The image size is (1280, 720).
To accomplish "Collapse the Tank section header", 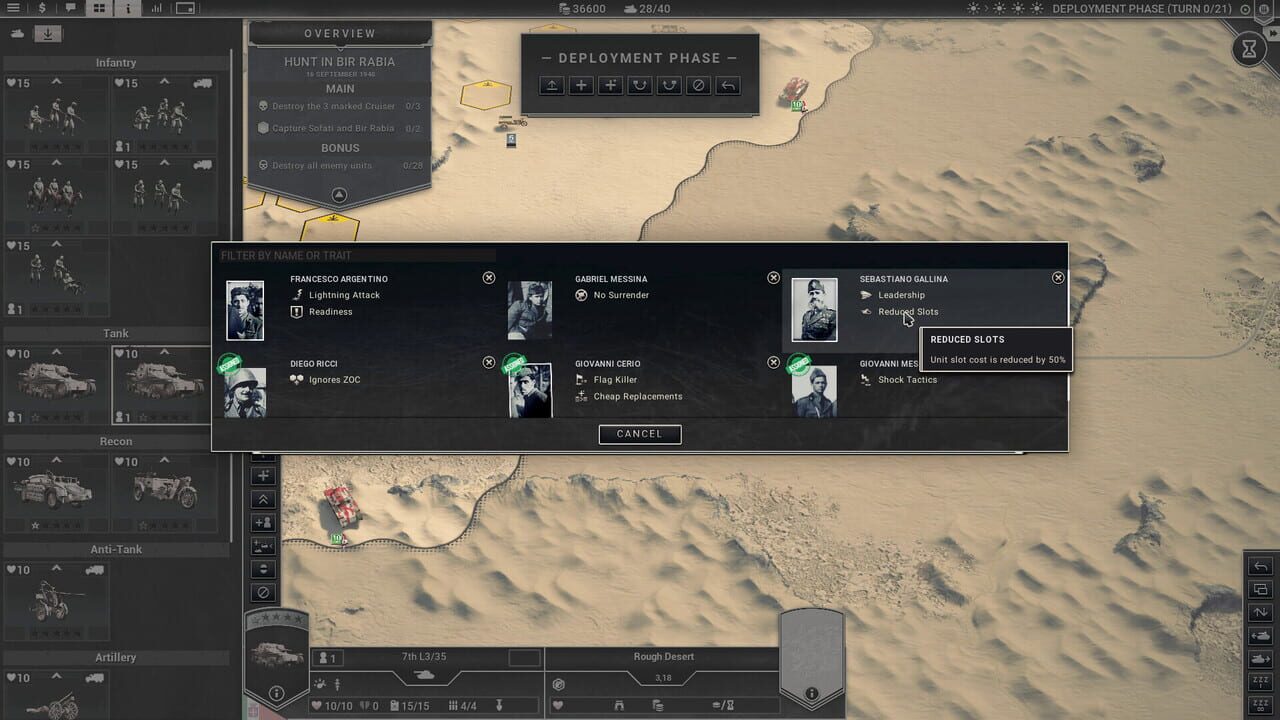I will (x=115, y=333).
